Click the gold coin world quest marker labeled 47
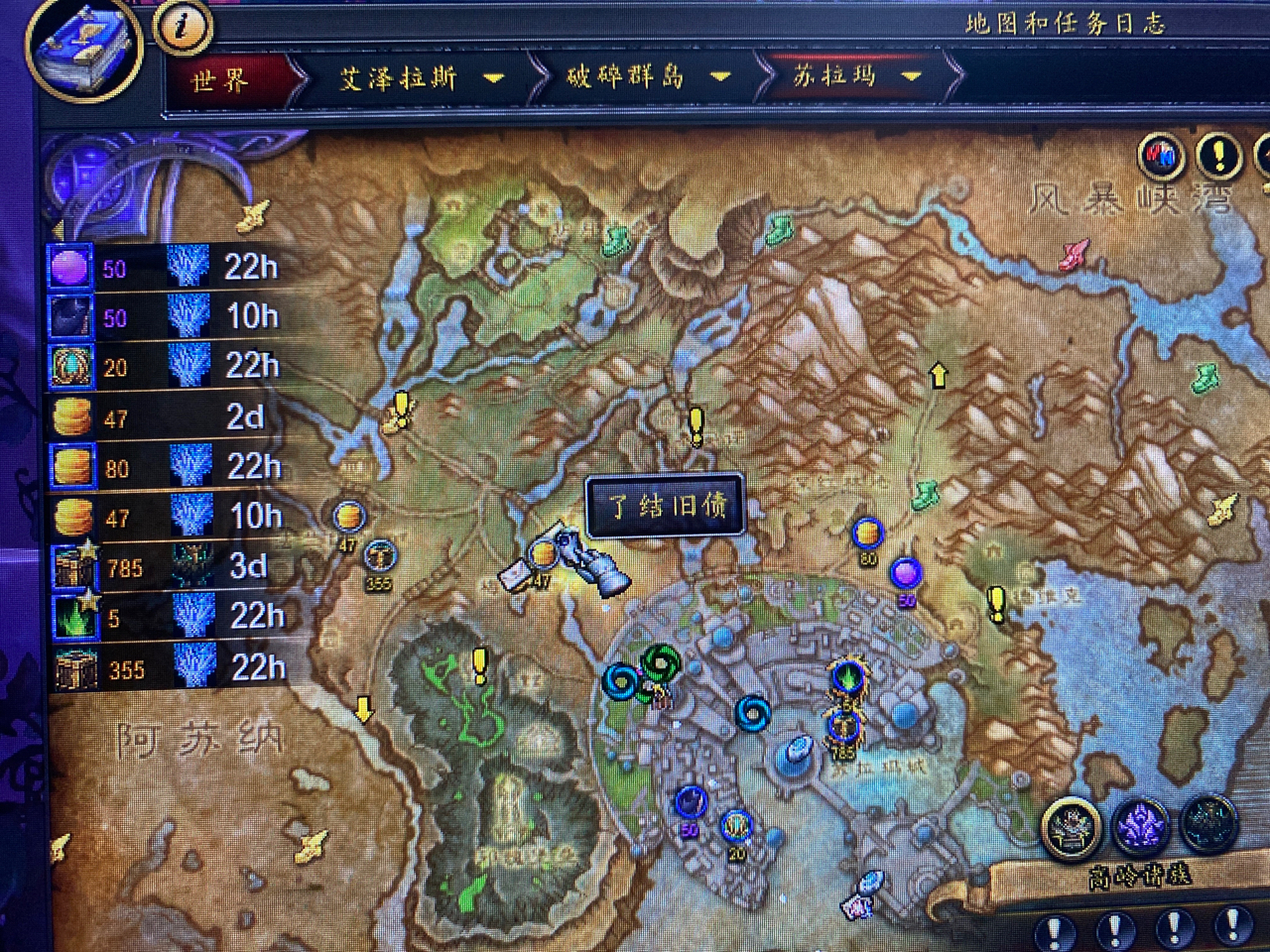This screenshot has width=1270, height=952. coord(347,517)
